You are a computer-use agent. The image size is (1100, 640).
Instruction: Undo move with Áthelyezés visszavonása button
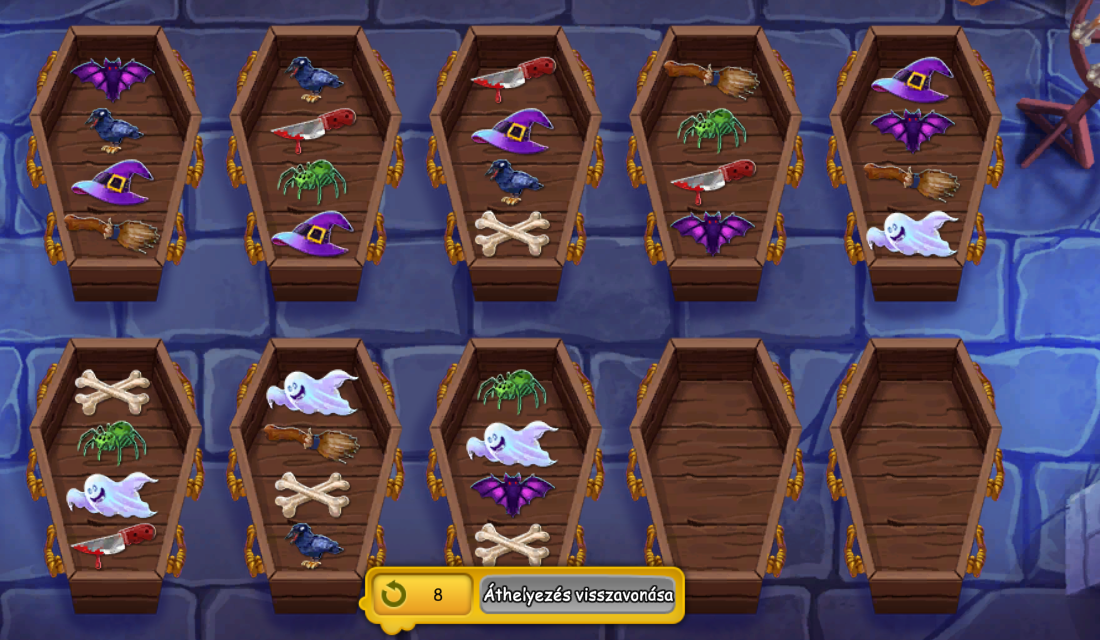pyautogui.click(x=578, y=595)
